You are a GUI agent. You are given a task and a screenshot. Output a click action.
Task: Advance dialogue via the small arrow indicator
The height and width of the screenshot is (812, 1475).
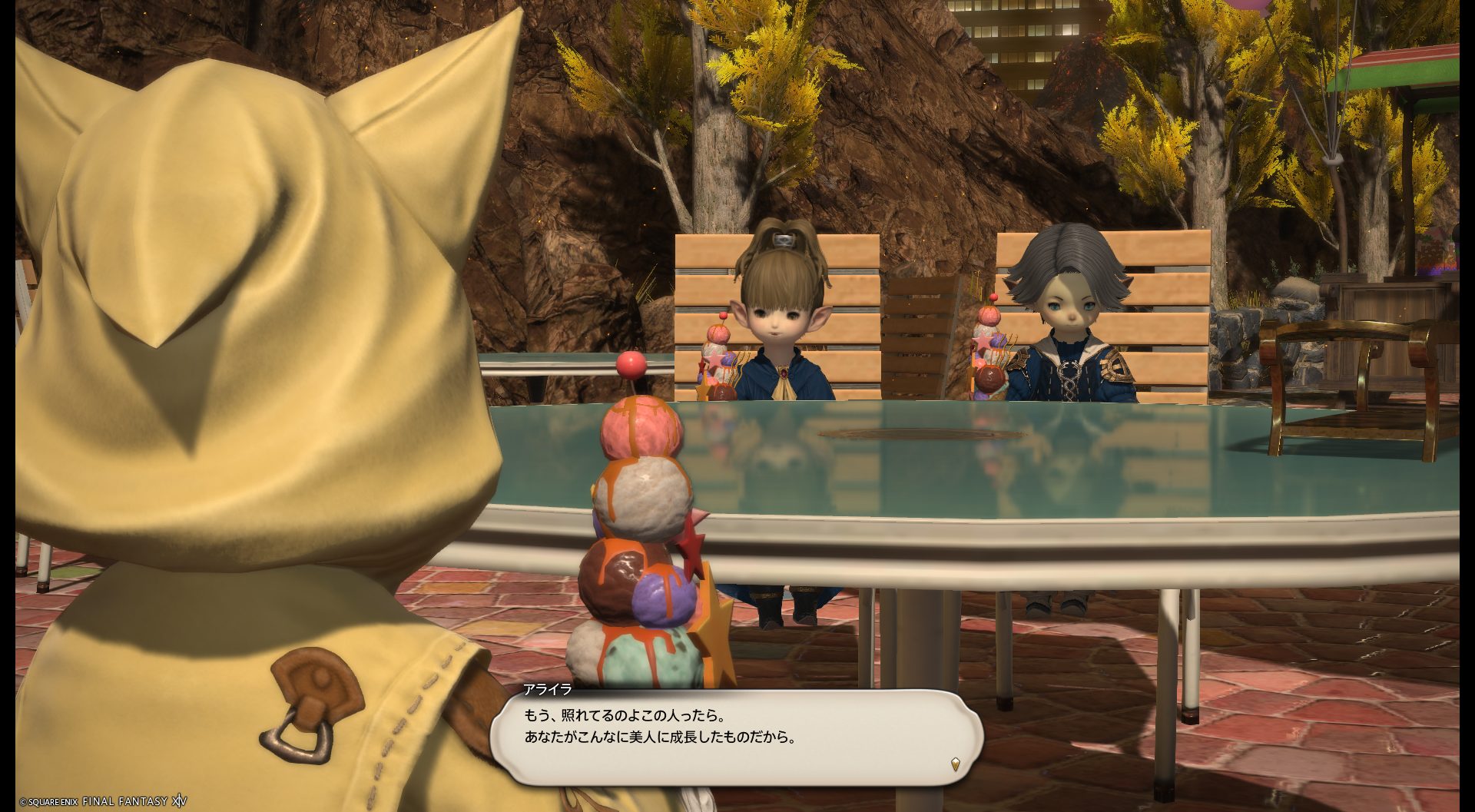pos(955,764)
